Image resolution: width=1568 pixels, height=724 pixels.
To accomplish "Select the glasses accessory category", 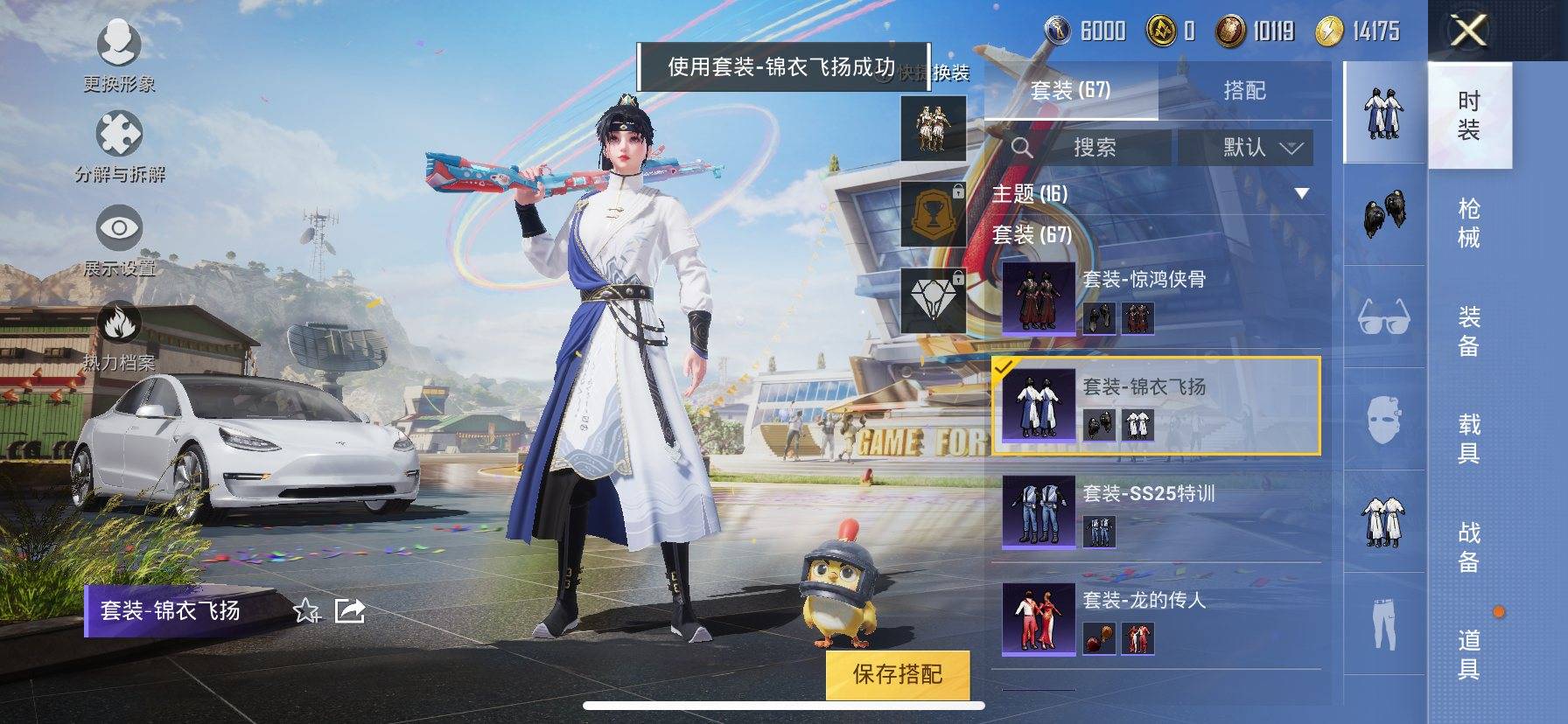I will point(1383,317).
